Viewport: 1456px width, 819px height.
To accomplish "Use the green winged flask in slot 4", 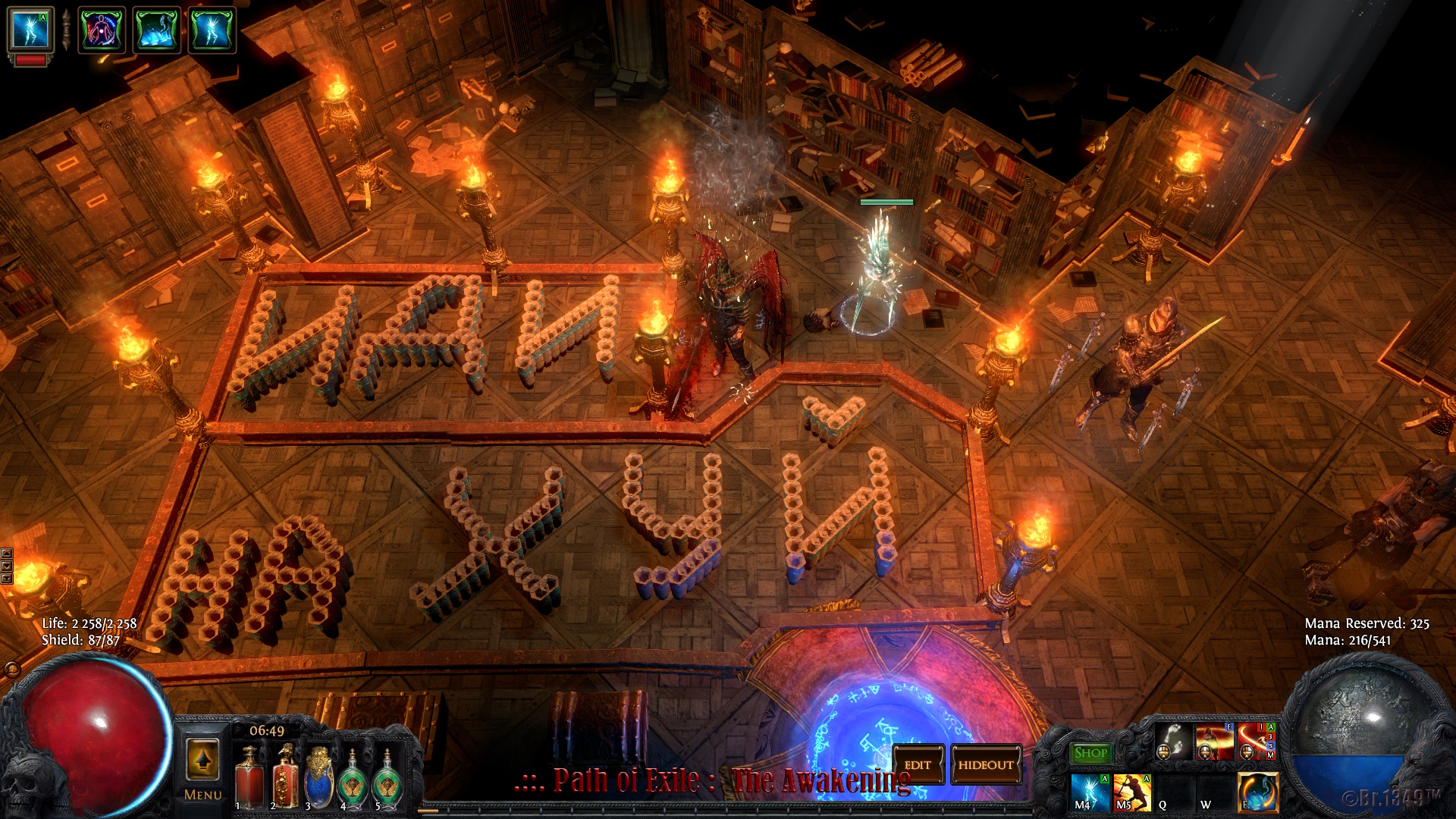I will (x=353, y=780).
